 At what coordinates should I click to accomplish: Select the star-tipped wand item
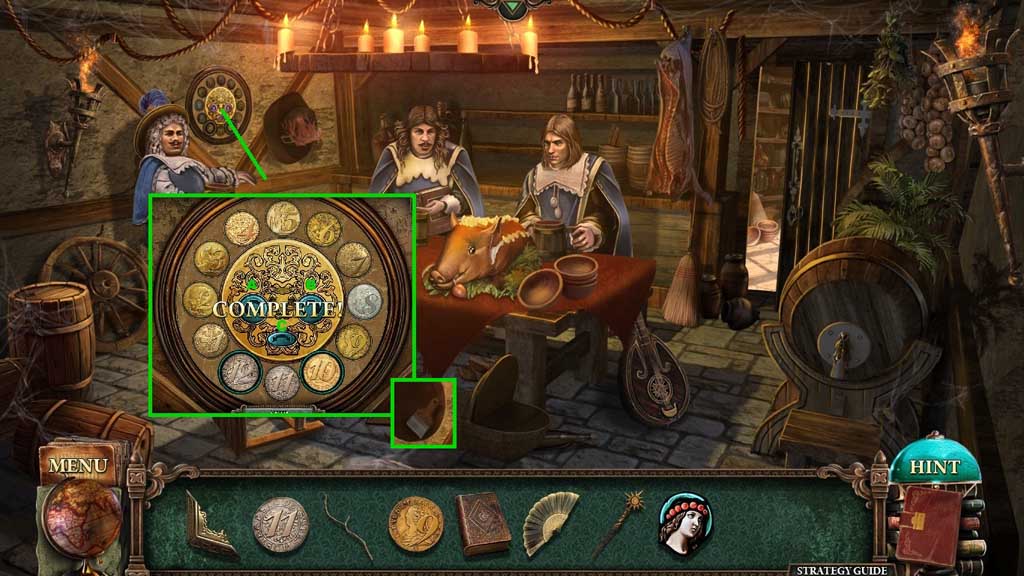pos(619,522)
